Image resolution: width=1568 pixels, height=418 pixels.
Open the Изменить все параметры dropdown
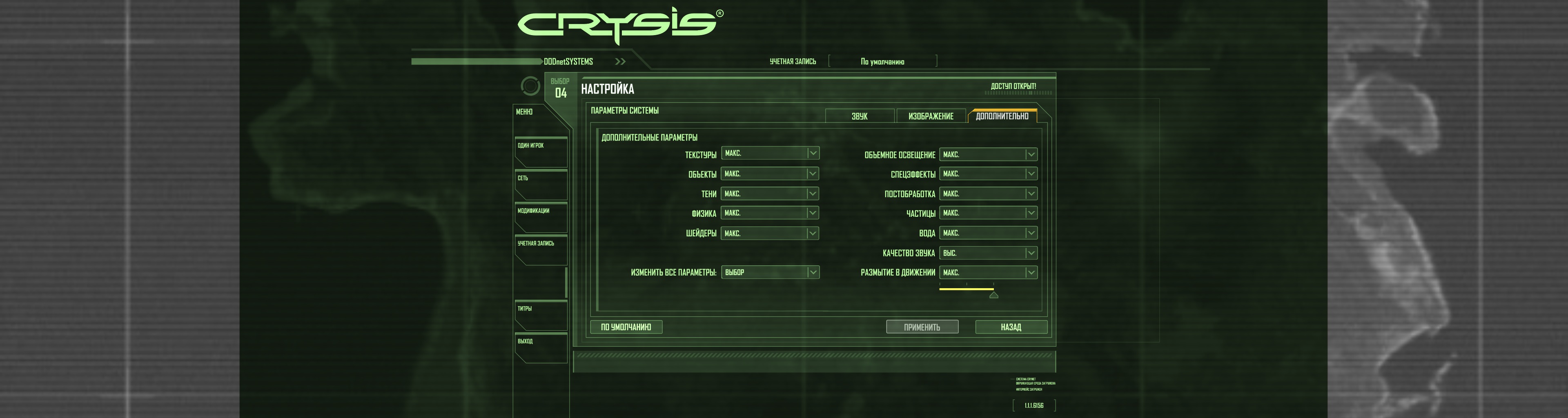tap(770, 273)
